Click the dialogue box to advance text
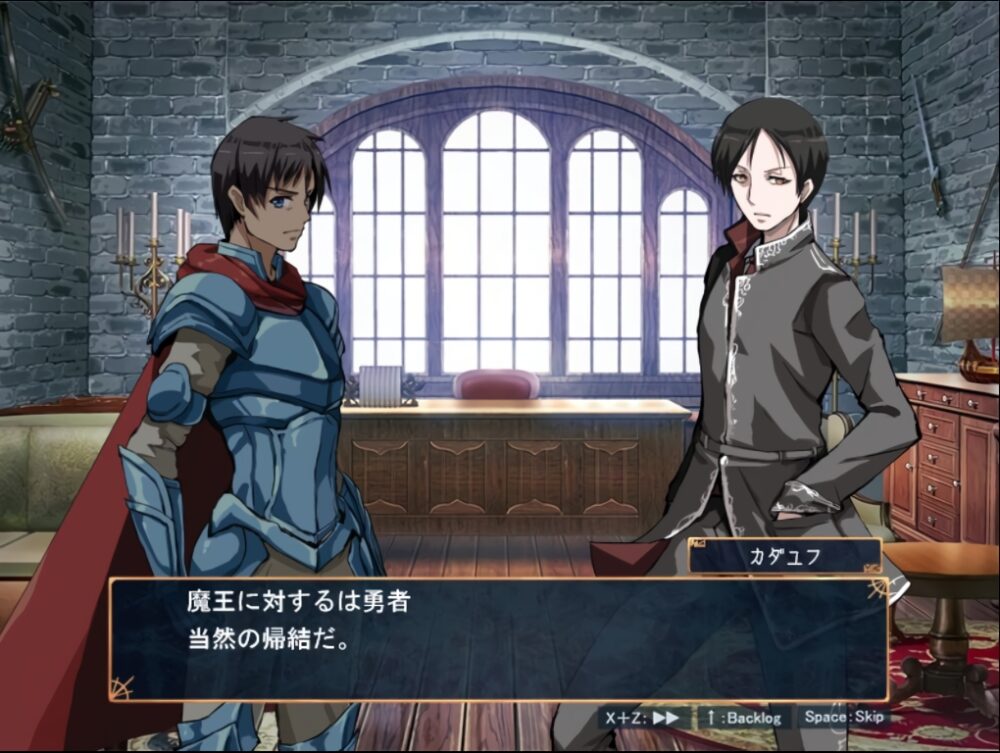Screen dimensions: 1000x753 tap(498, 638)
